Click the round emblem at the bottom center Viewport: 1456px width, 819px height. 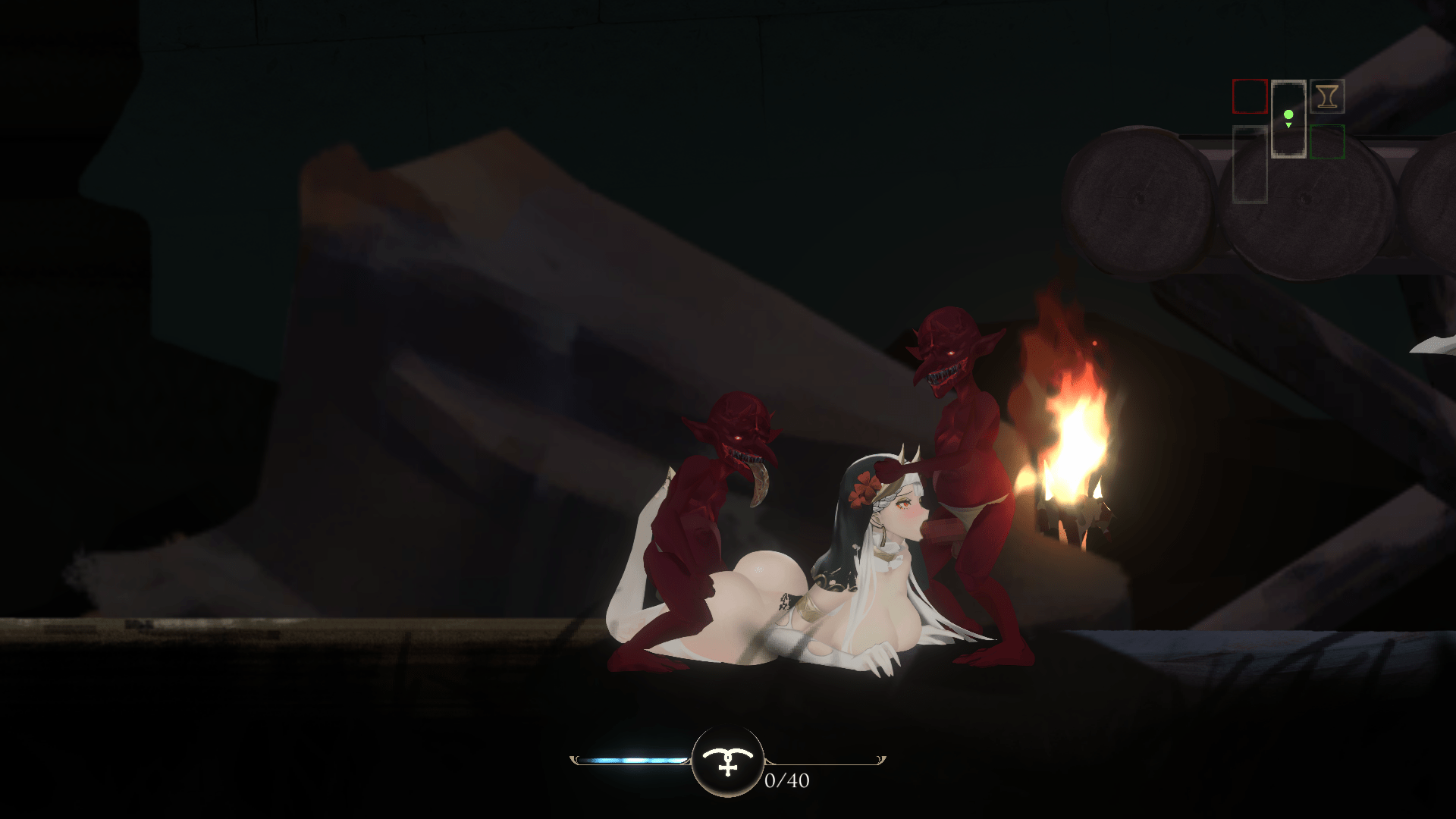(727, 761)
